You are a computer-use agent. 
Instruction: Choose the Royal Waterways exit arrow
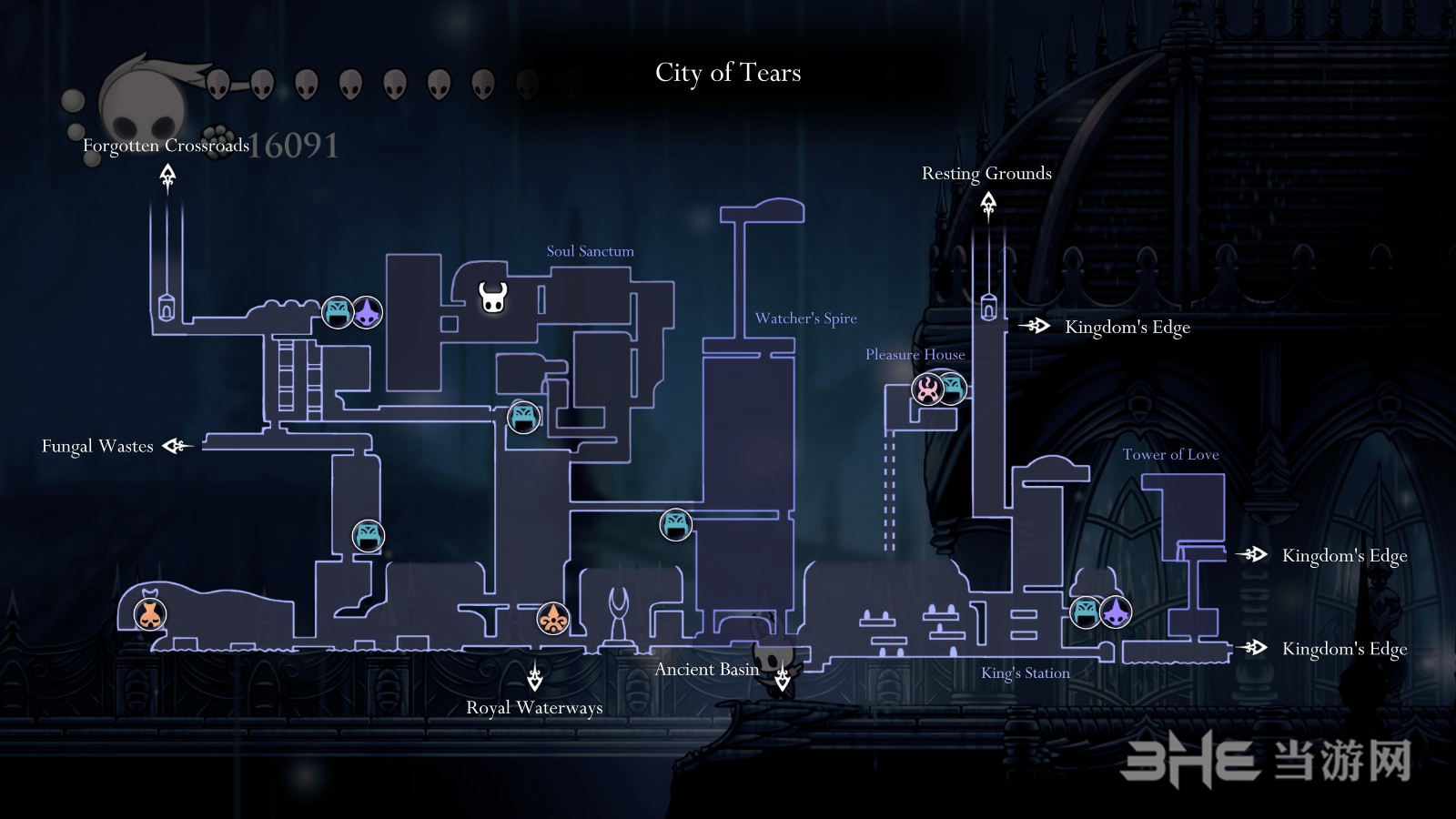point(535,678)
